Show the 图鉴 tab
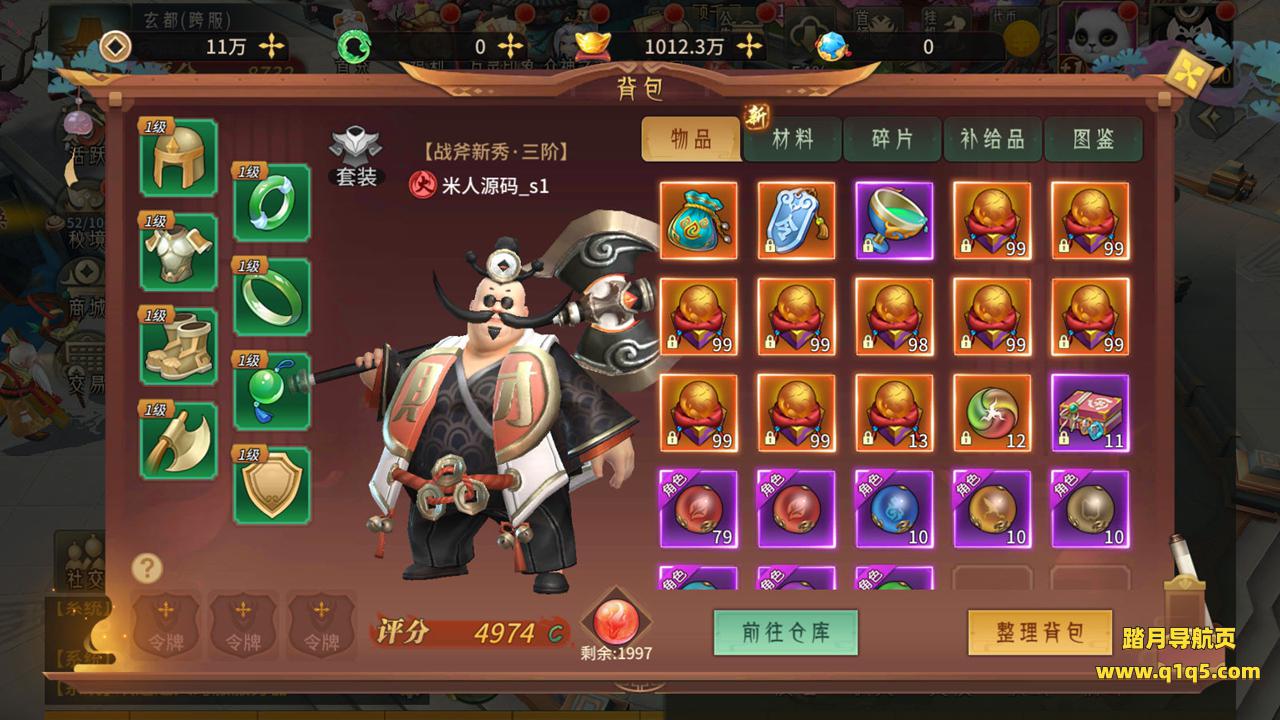 1093,140
